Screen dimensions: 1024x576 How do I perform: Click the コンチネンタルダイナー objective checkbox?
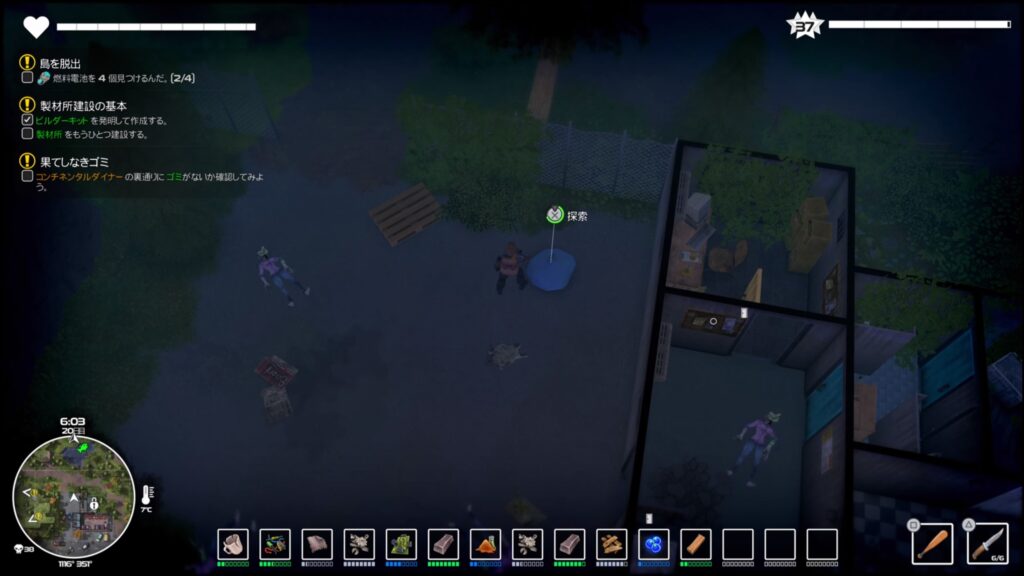[28, 176]
